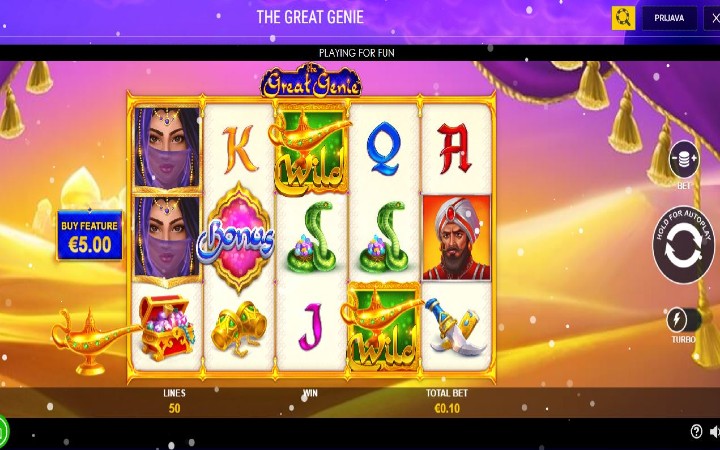Viewport: 720px width, 450px height.
Task: Spin the reels with the circular arrows button
Action: click(684, 246)
